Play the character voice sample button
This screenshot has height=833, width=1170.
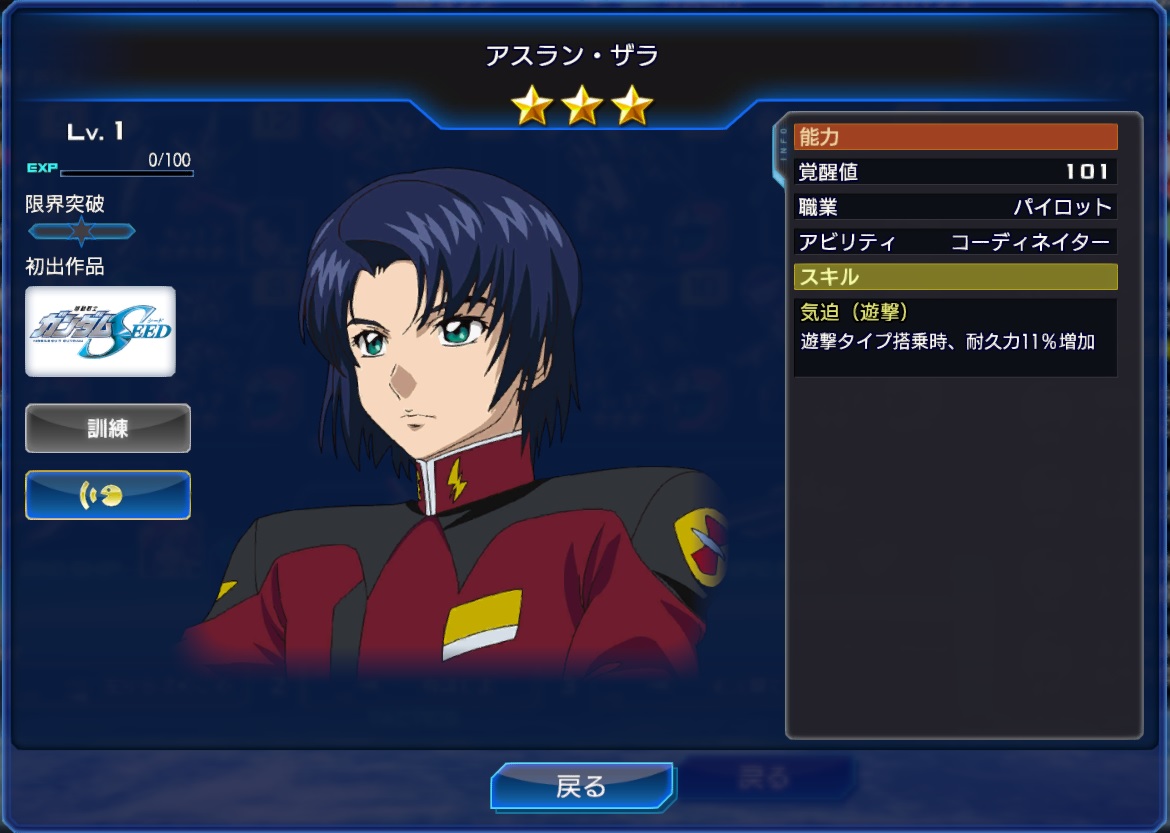[x=108, y=495]
